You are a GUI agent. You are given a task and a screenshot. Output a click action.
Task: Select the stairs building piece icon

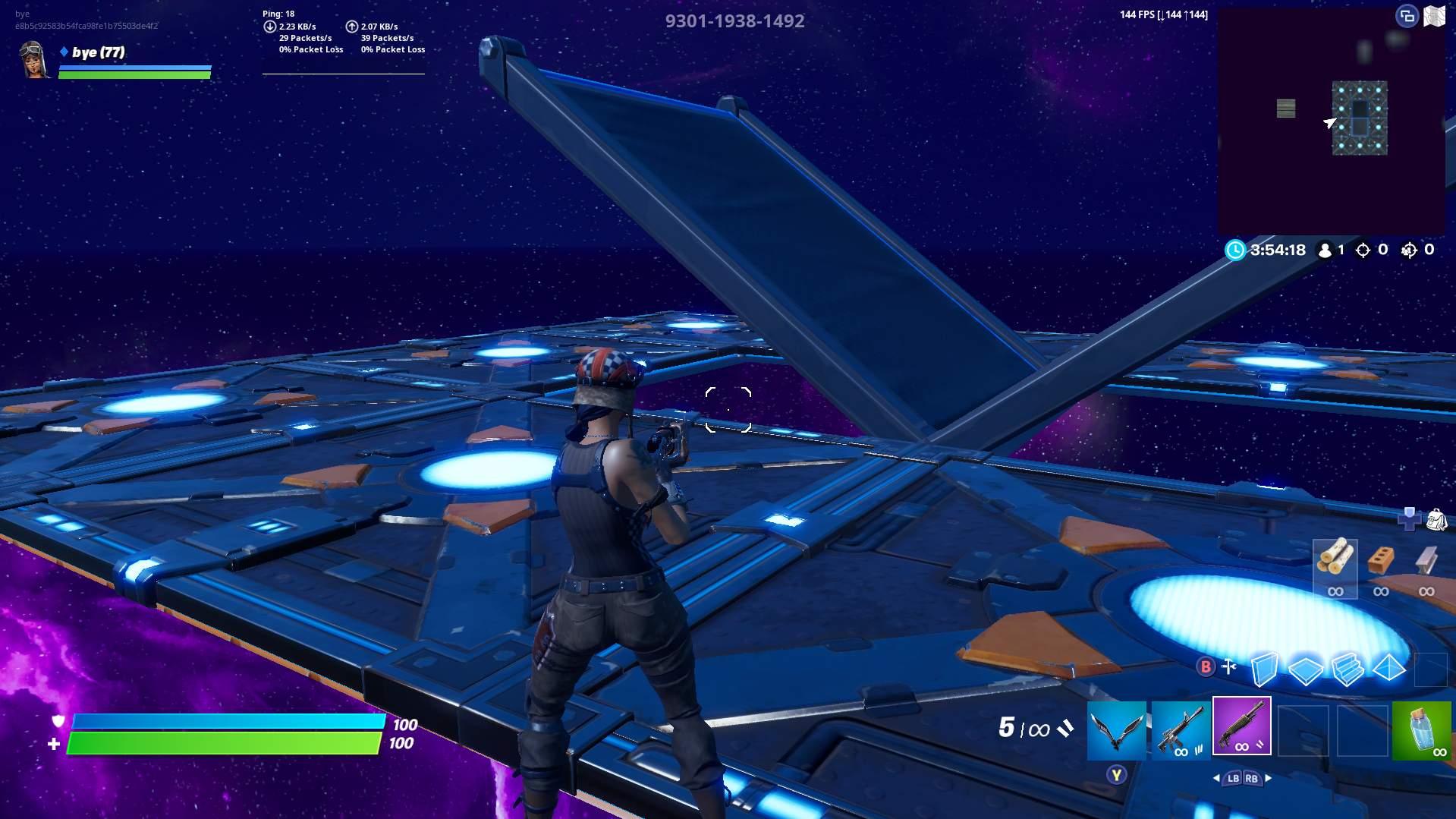coord(1348,668)
